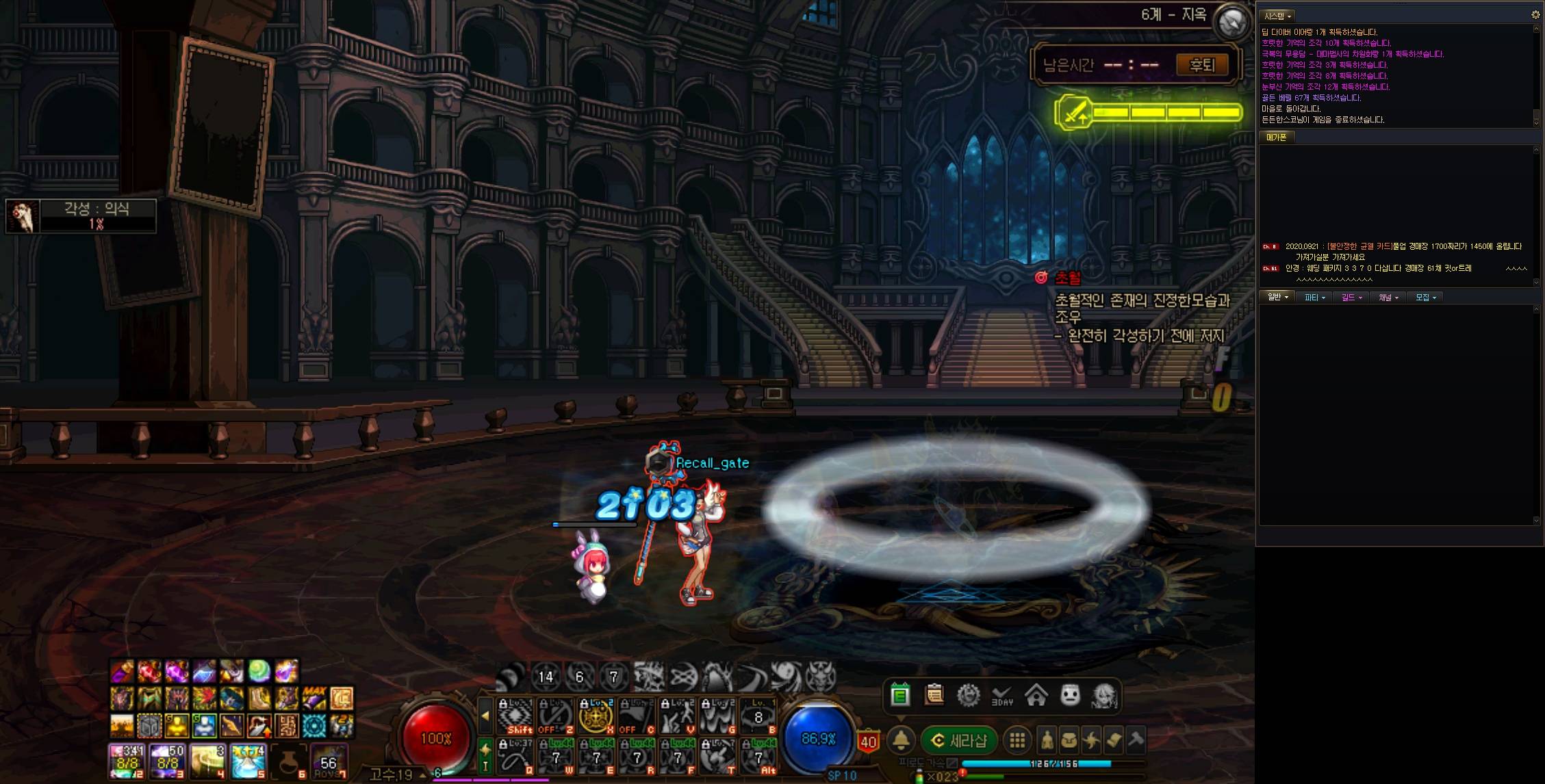Select the house icon in menu bar

pyautogui.click(x=1036, y=696)
